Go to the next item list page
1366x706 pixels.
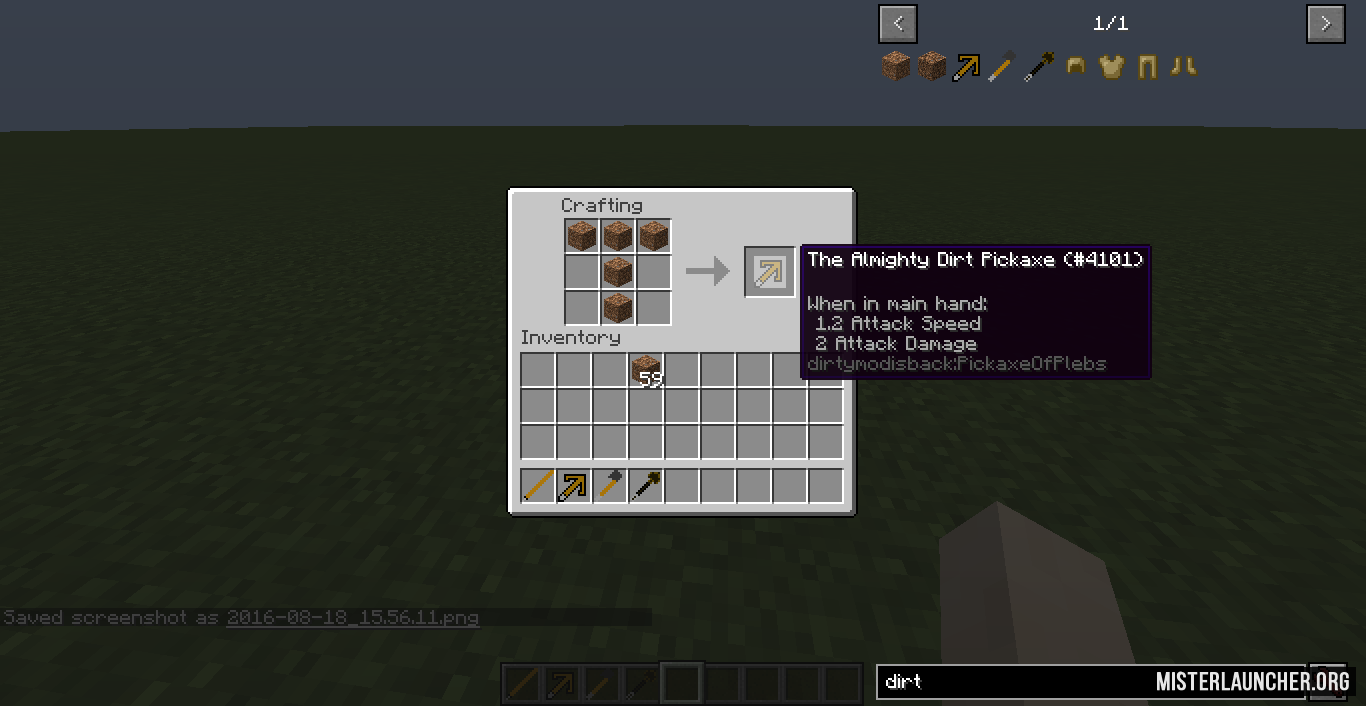pos(1325,24)
